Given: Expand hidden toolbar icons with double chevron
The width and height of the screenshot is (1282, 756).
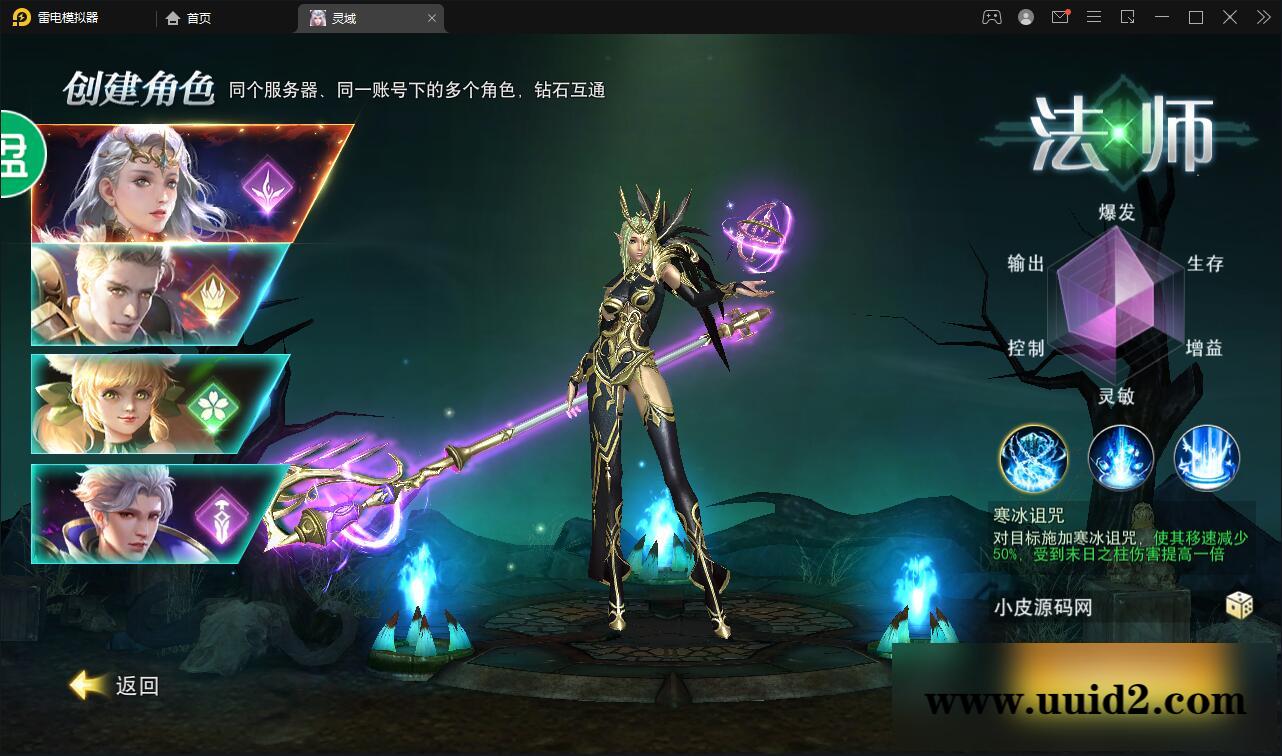Looking at the screenshot, I should [1262, 17].
